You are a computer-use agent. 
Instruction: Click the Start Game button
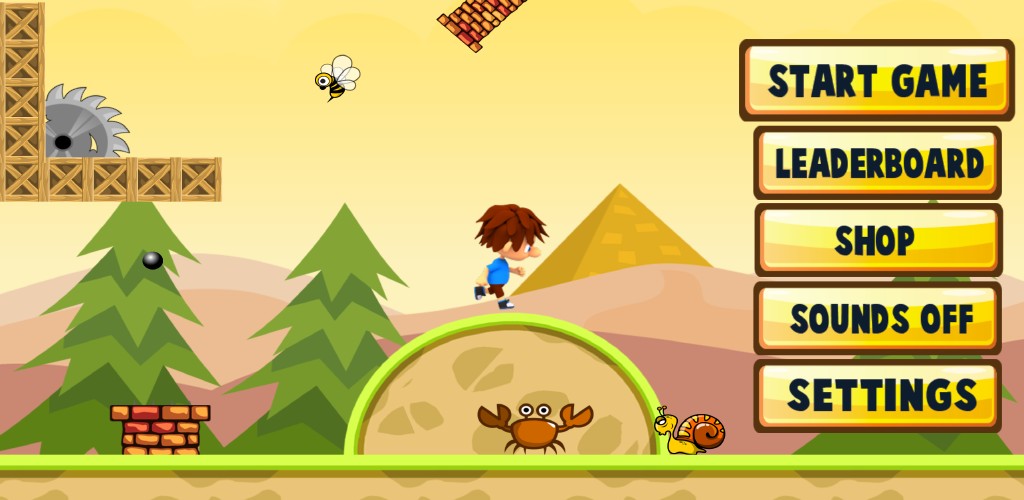[x=877, y=80]
